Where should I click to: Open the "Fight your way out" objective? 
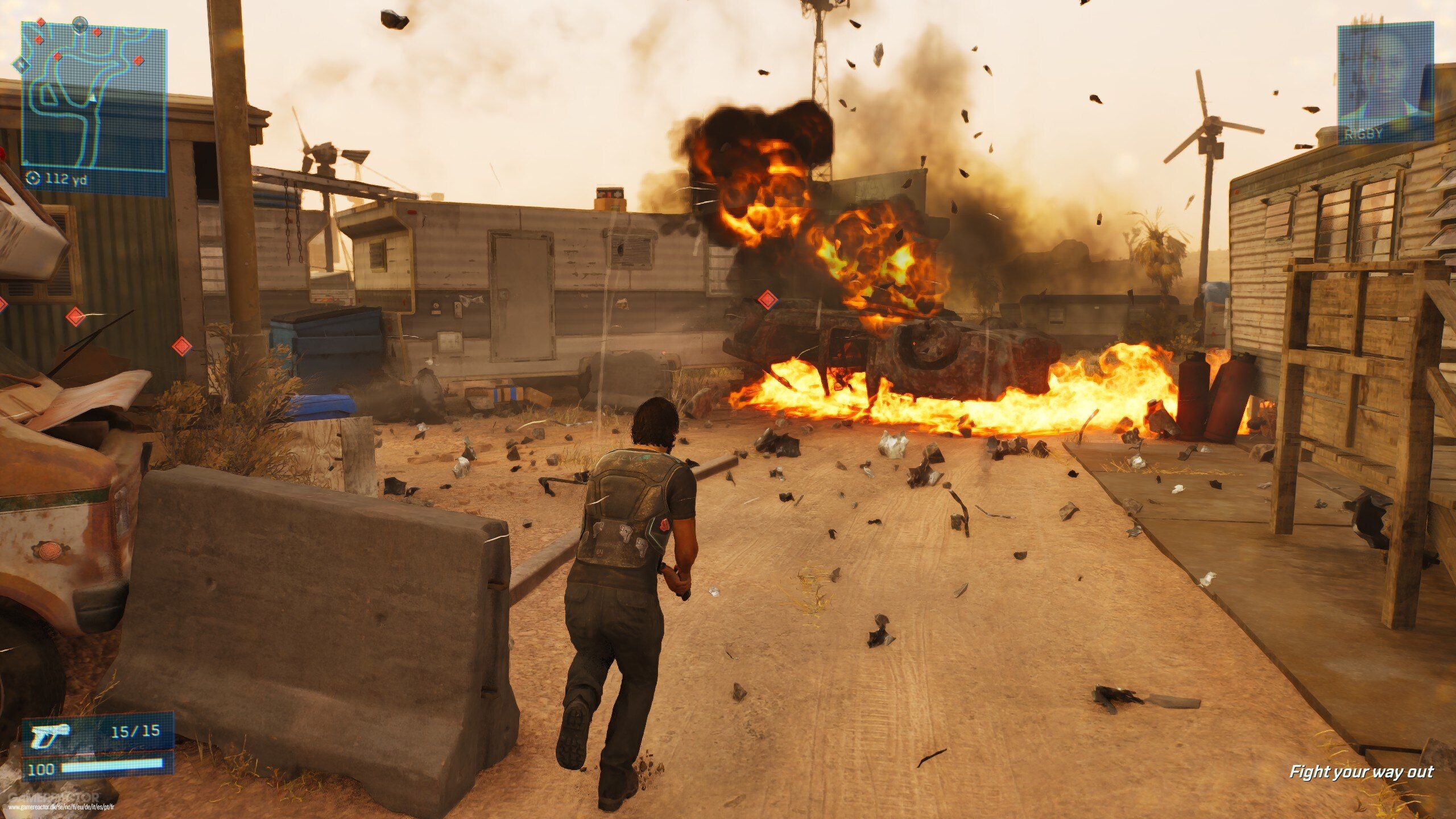1360,772
